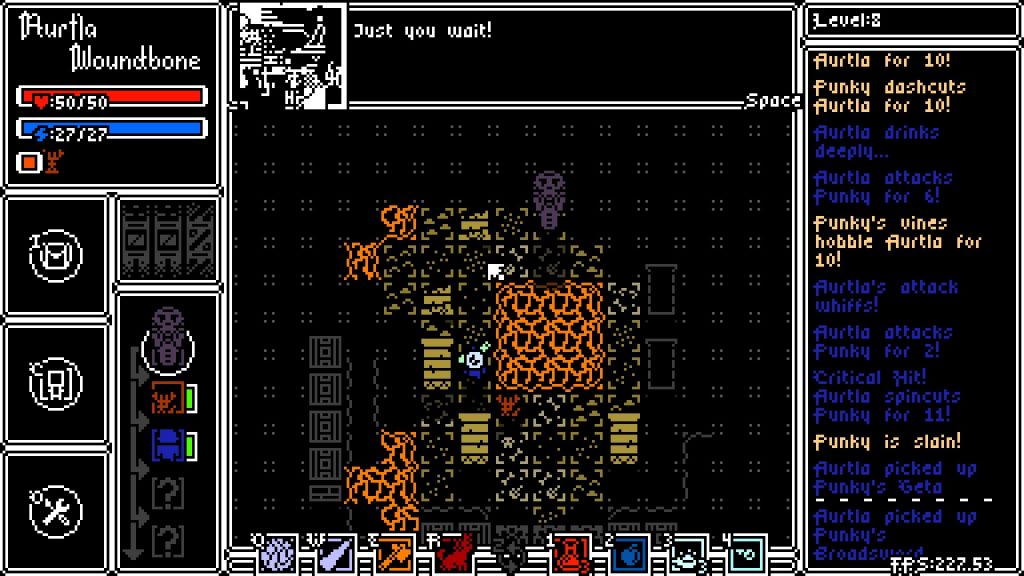Use the white lamp item slot
This screenshot has height=576, width=1024.
point(687,554)
